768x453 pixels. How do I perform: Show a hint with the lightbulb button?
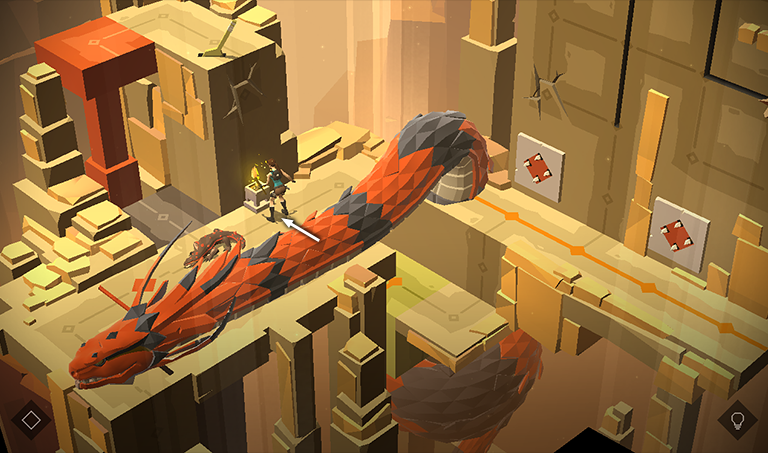tap(738, 419)
